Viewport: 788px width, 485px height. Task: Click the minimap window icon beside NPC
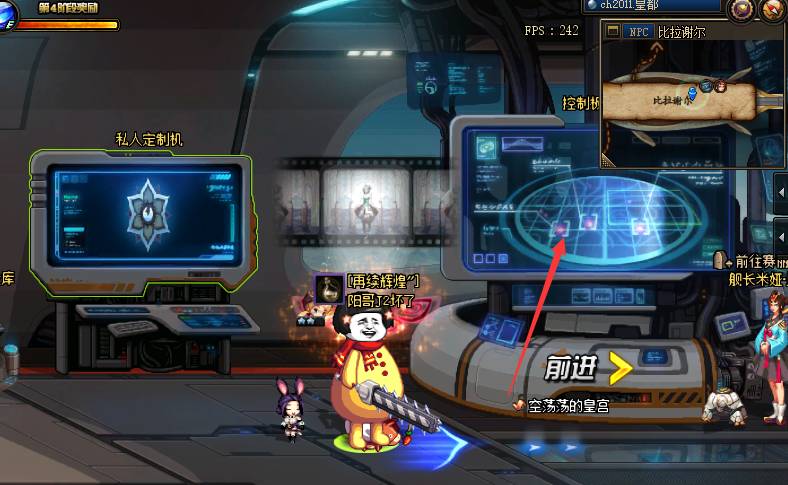pyautogui.click(x=614, y=31)
